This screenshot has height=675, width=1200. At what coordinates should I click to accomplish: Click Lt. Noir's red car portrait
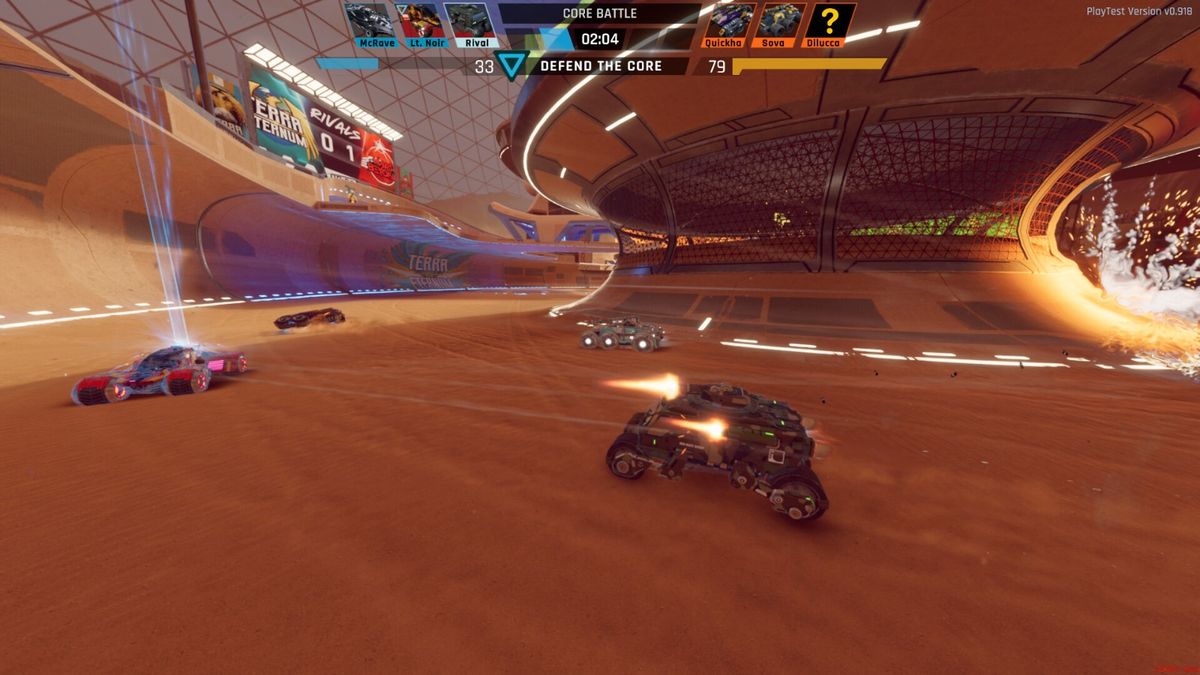(x=420, y=20)
